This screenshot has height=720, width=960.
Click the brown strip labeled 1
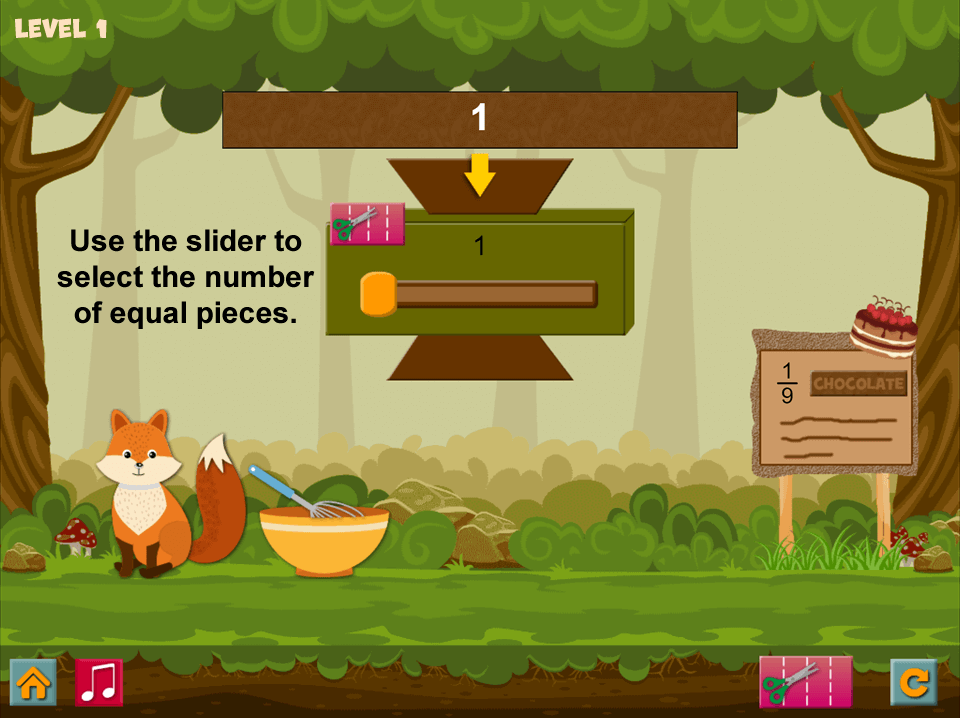pos(479,120)
